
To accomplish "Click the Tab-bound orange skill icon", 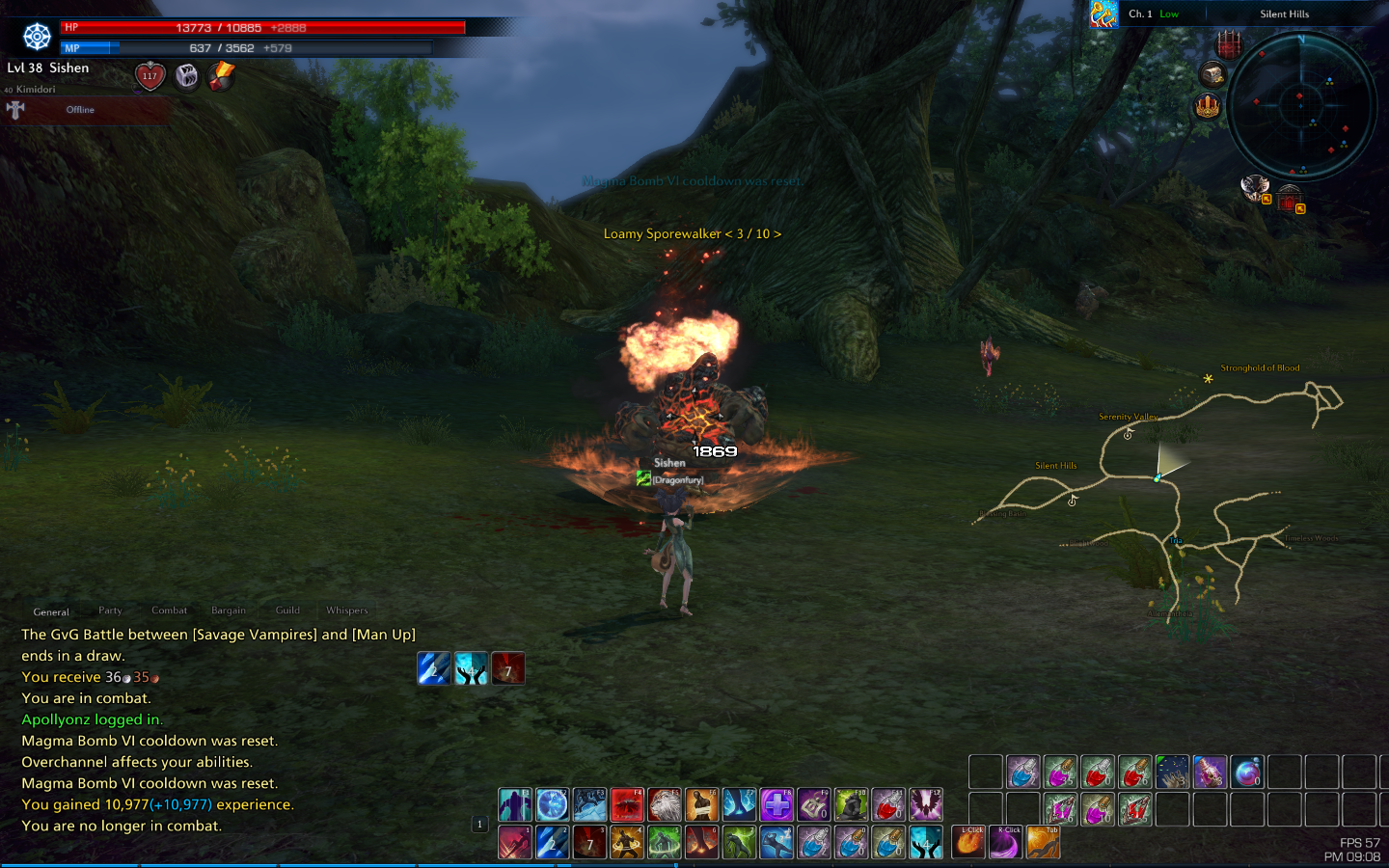I will (x=1045, y=842).
